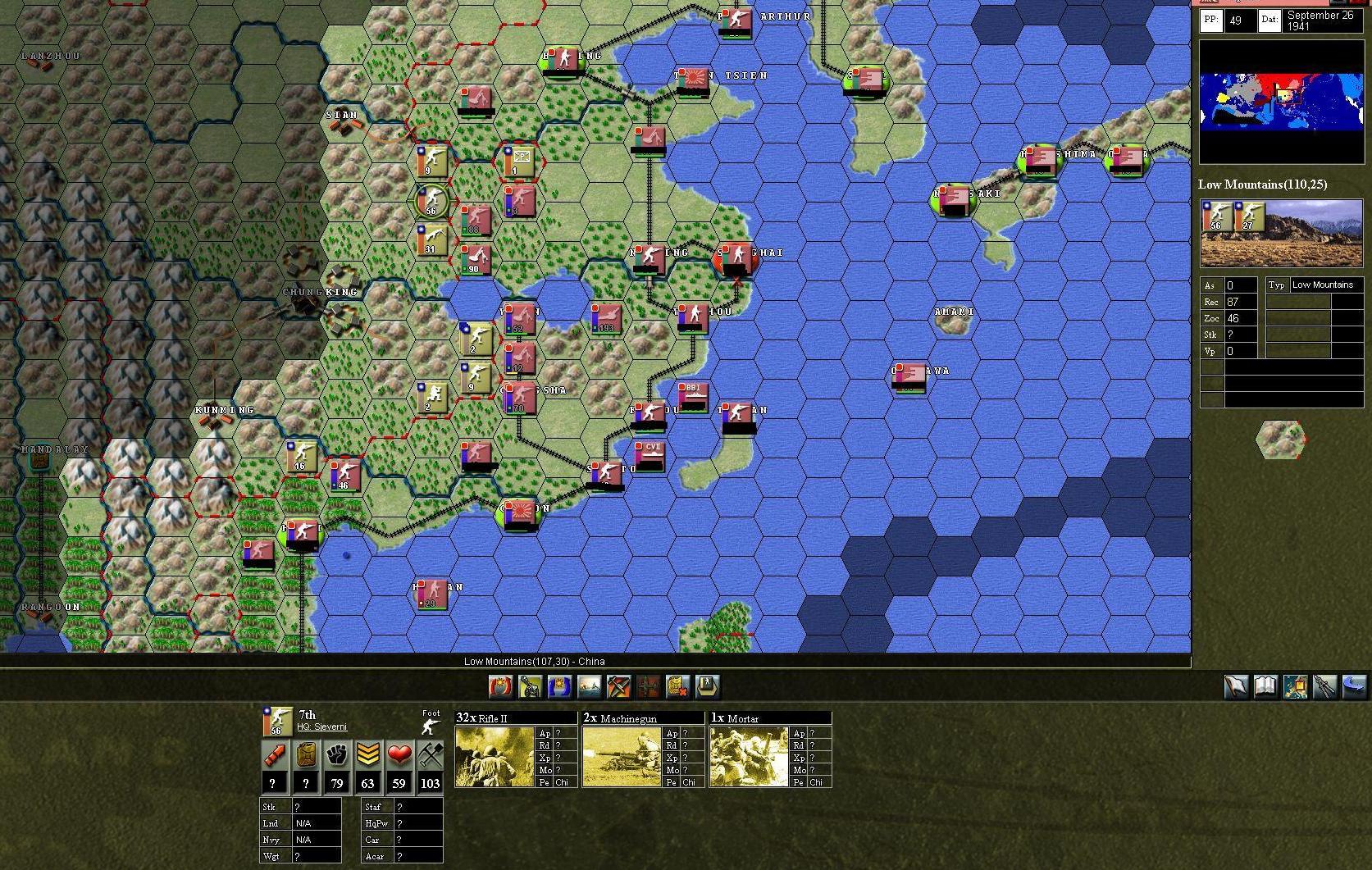Select the sword and aircraft combat icon
This screenshot has width=1372, height=870.
pos(619,687)
